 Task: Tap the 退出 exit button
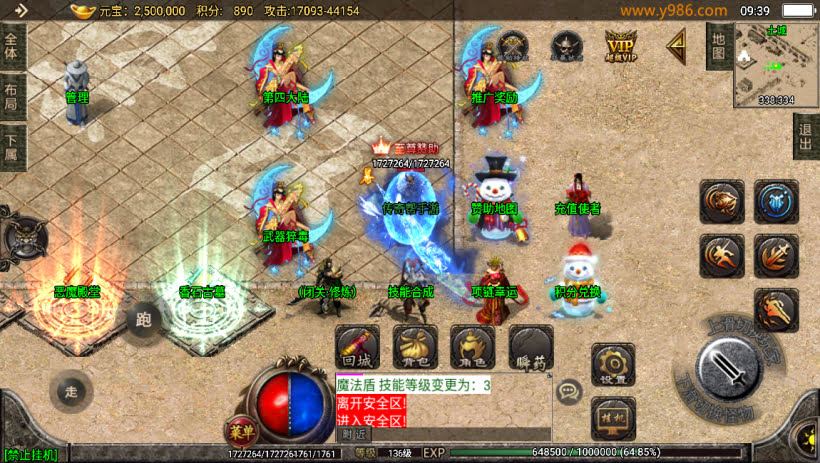tap(806, 136)
